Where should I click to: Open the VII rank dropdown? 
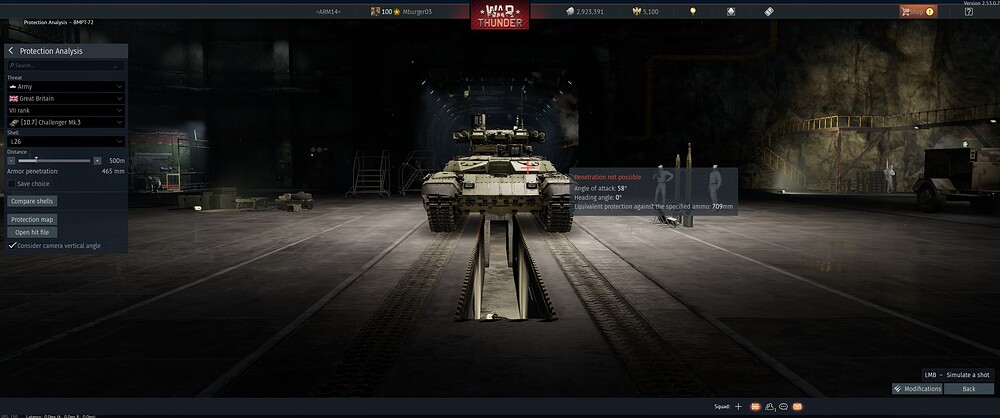(66, 110)
